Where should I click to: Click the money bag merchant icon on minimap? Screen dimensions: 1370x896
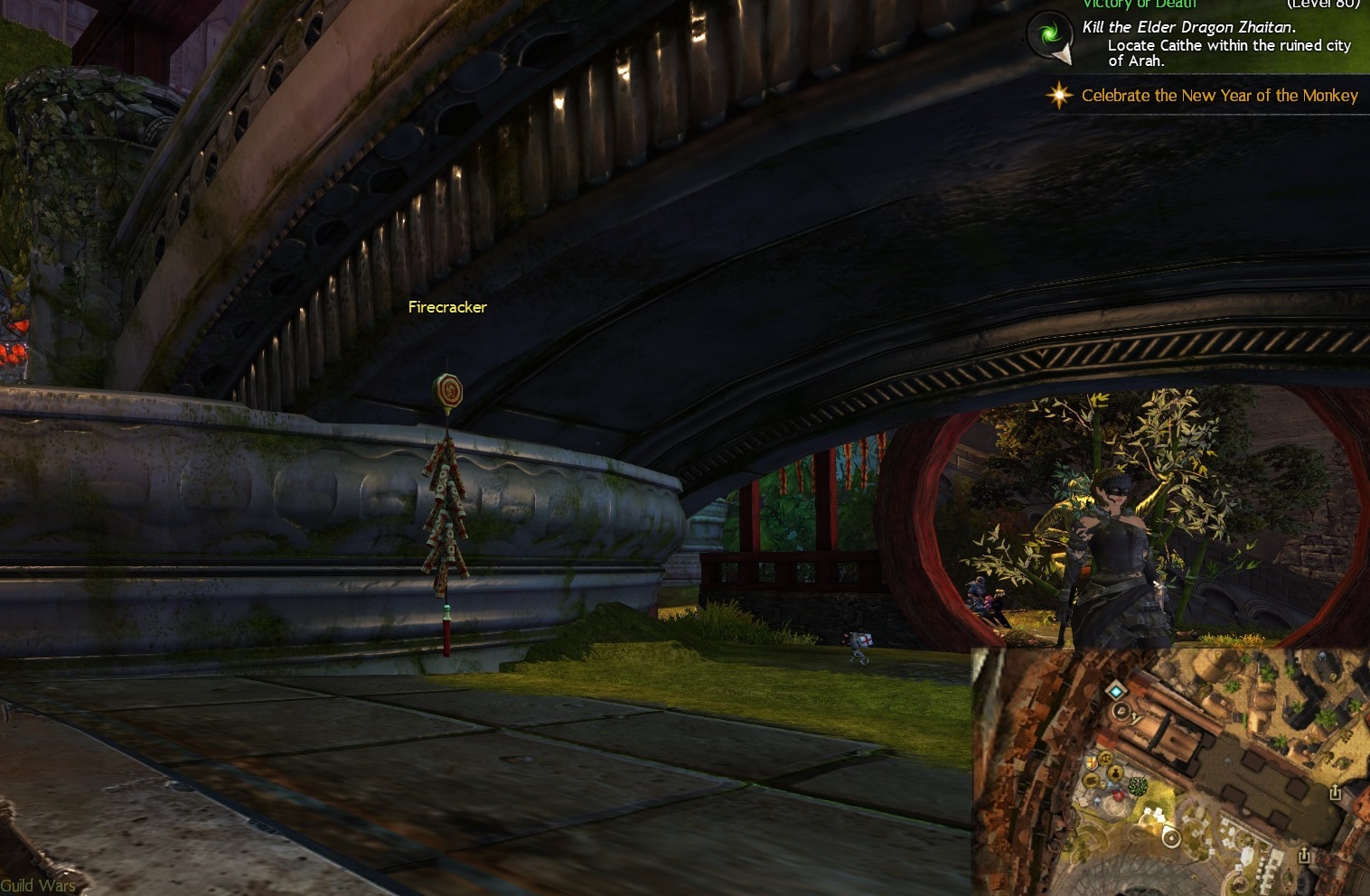[1116, 774]
